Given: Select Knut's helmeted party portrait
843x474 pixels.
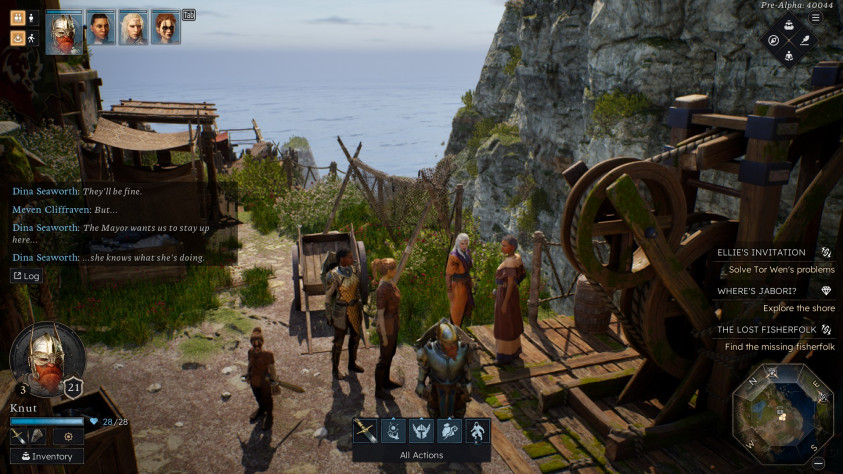Looking at the screenshot, I should click(x=65, y=28).
